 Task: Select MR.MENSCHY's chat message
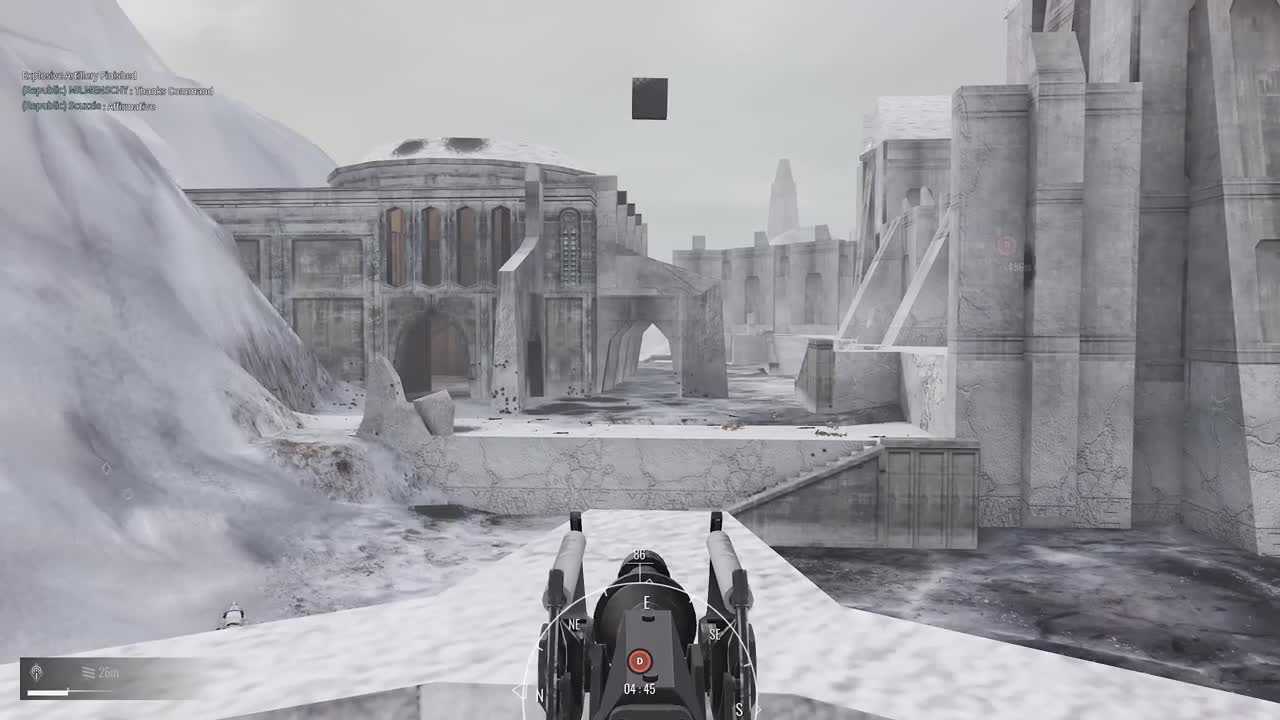tap(115, 90)
